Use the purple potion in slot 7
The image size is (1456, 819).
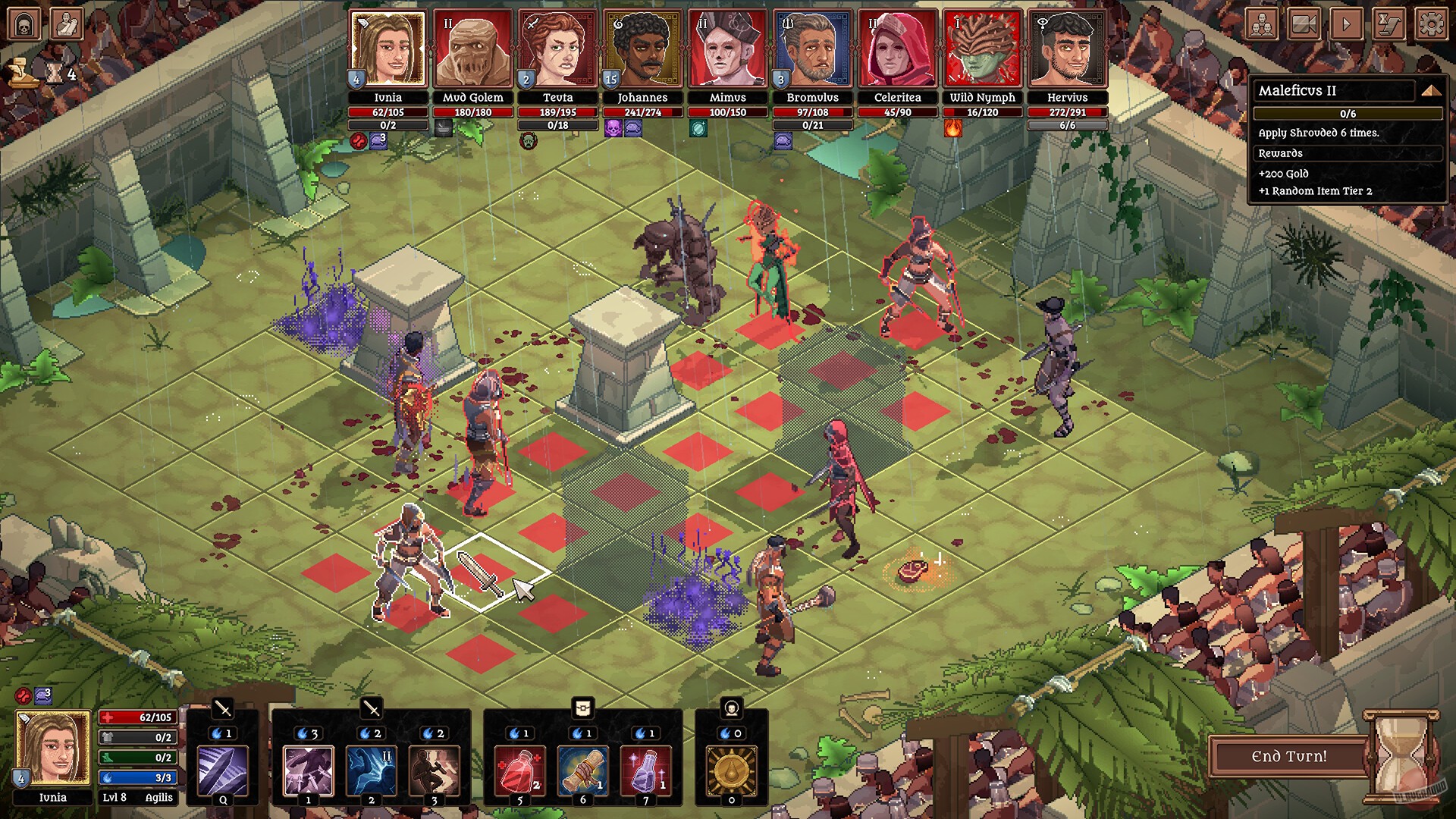click(648, 768)
